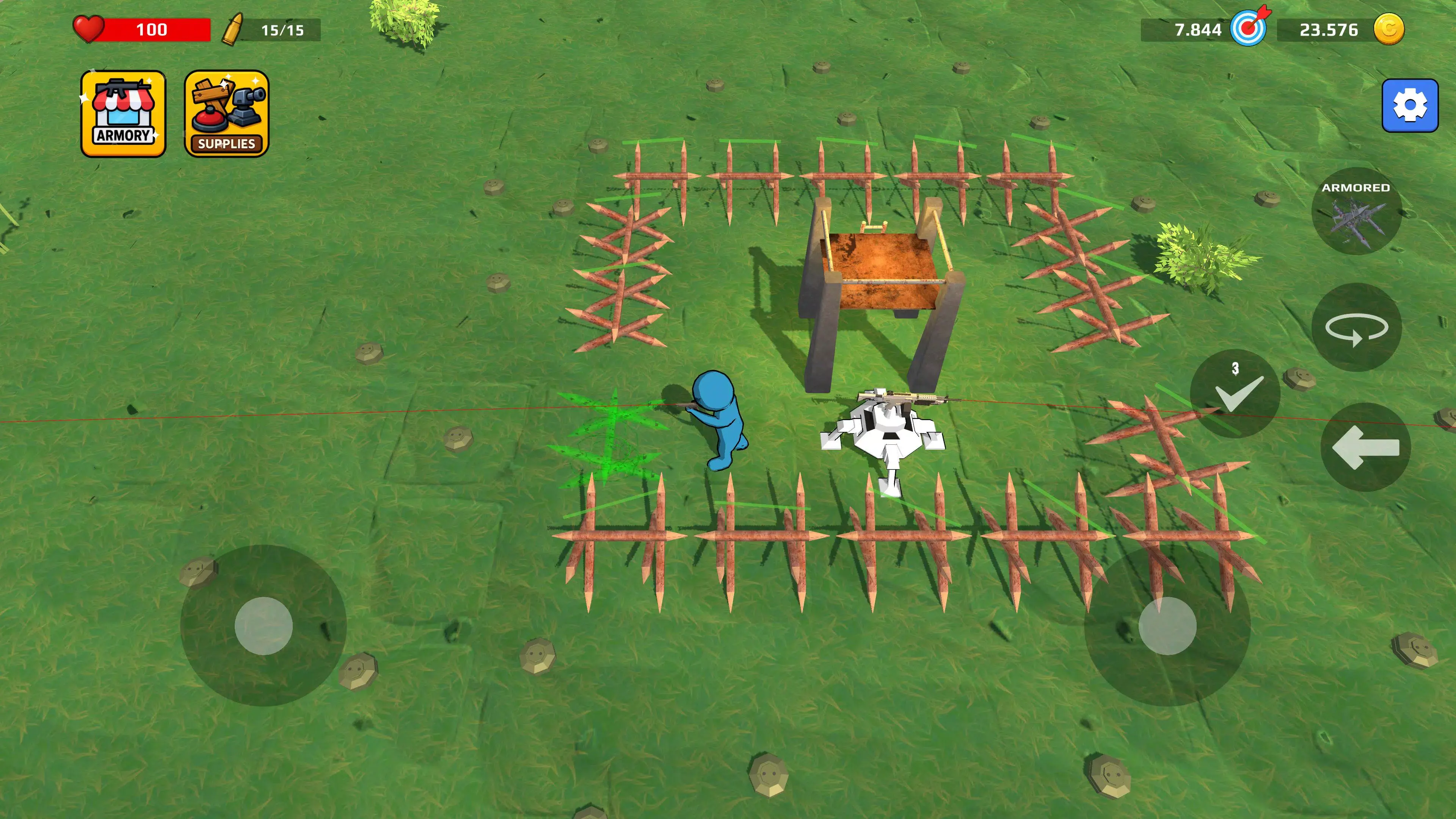Tap the right aiming joystick
The width and height of the screenshot is (1456, 819).
[x=1167, y=626]
